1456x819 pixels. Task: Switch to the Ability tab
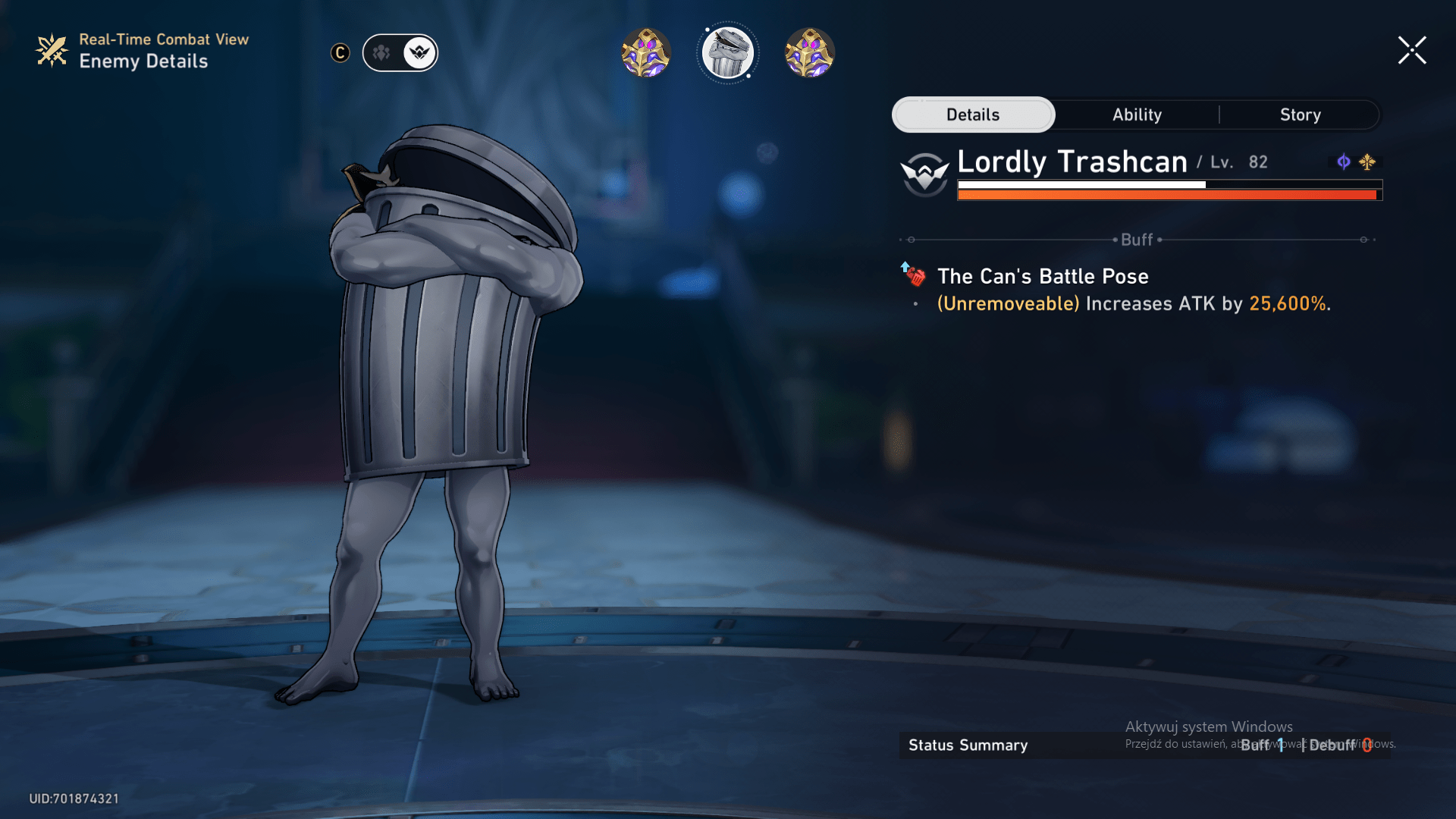coord(1137,115)
